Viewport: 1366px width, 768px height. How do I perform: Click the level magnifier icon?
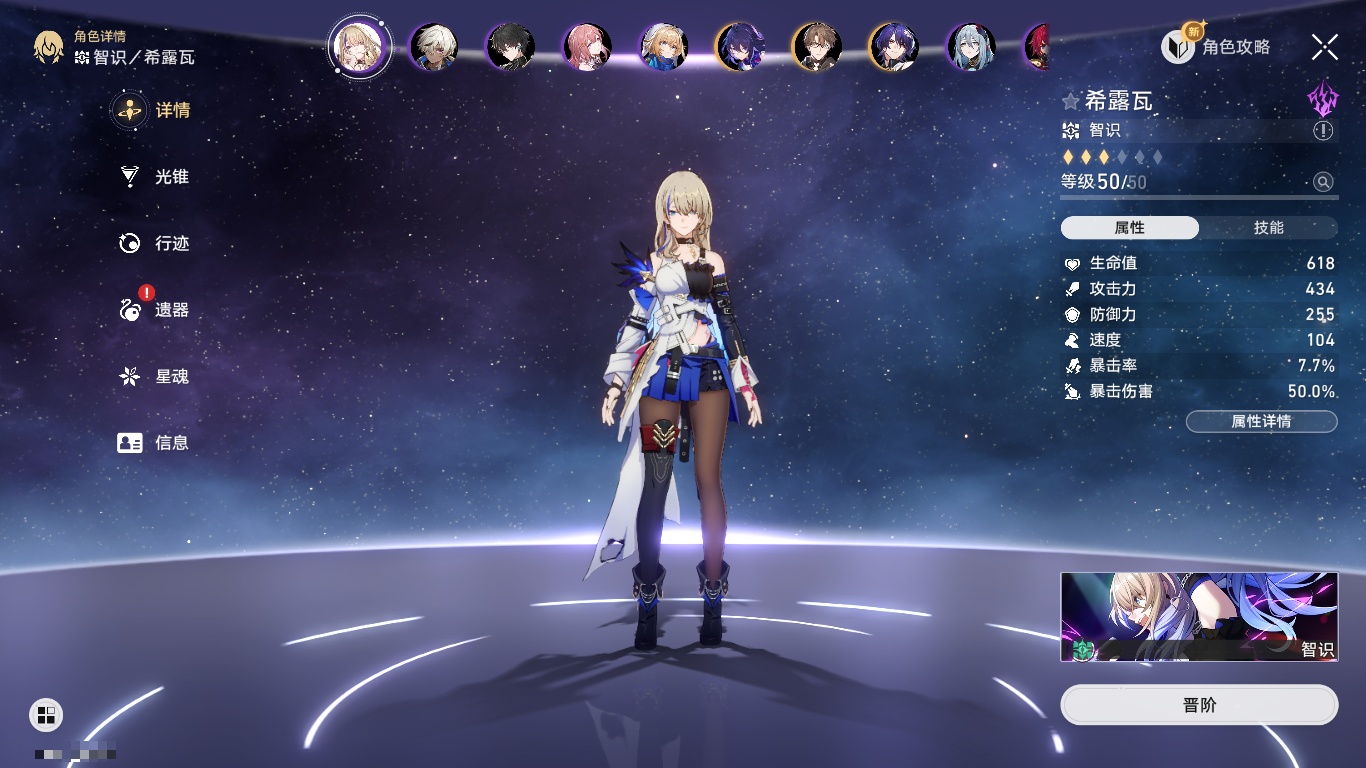tap(1323, 182)
